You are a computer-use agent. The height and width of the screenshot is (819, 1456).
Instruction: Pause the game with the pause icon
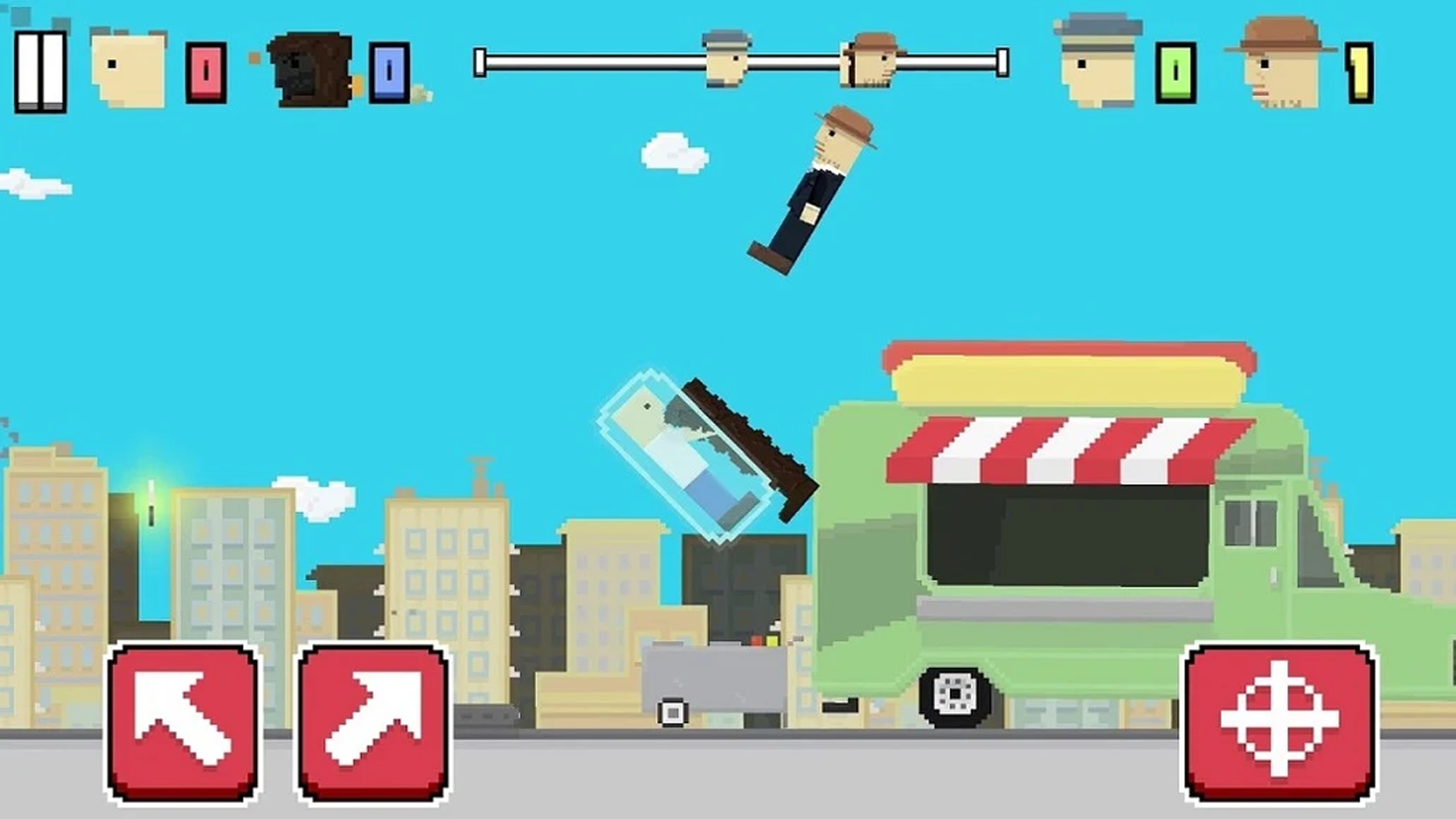[39, 70]
